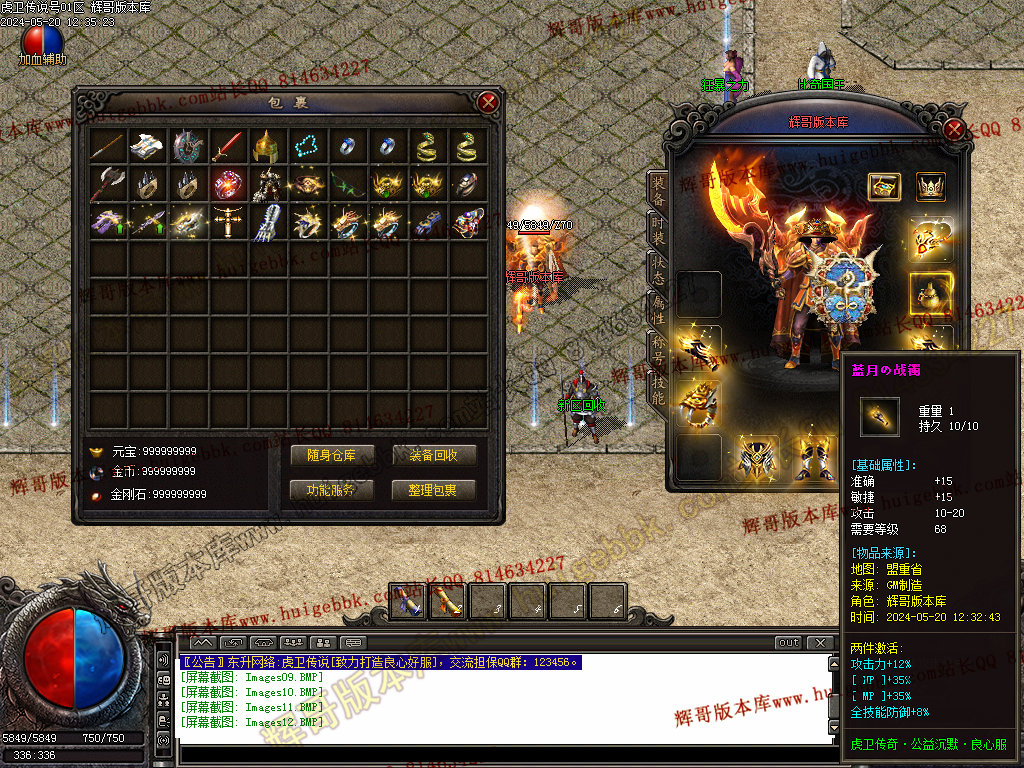The image size is (1024, 768).
Task: Pick the red sword in the bag
Action: click(x=227, y=147)
